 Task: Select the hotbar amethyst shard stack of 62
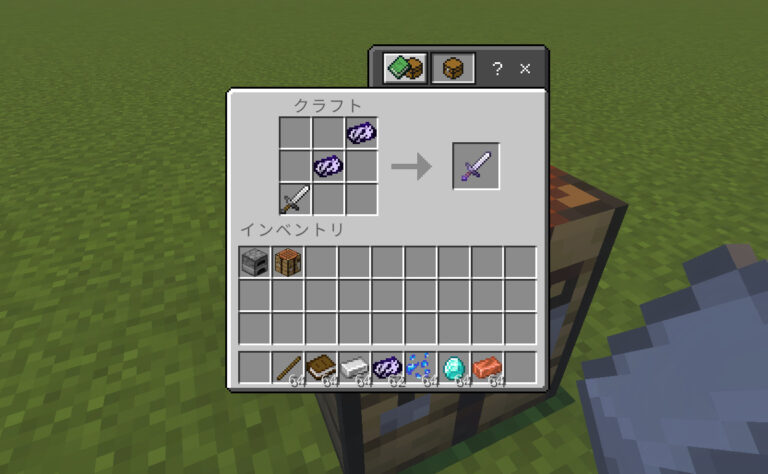click(x=388, y=367)
